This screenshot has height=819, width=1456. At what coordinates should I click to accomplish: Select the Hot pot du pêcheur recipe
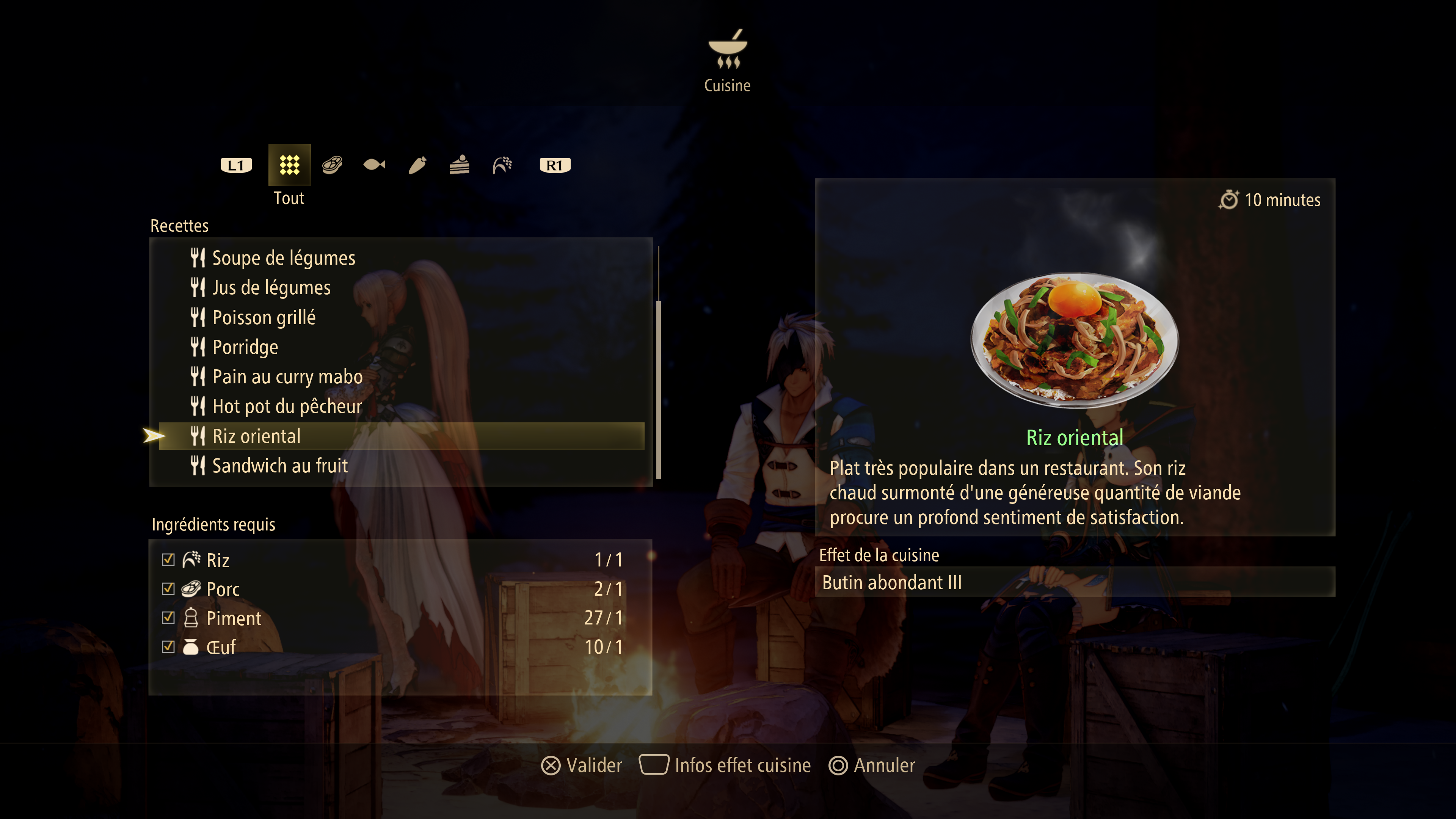point(287,406)
